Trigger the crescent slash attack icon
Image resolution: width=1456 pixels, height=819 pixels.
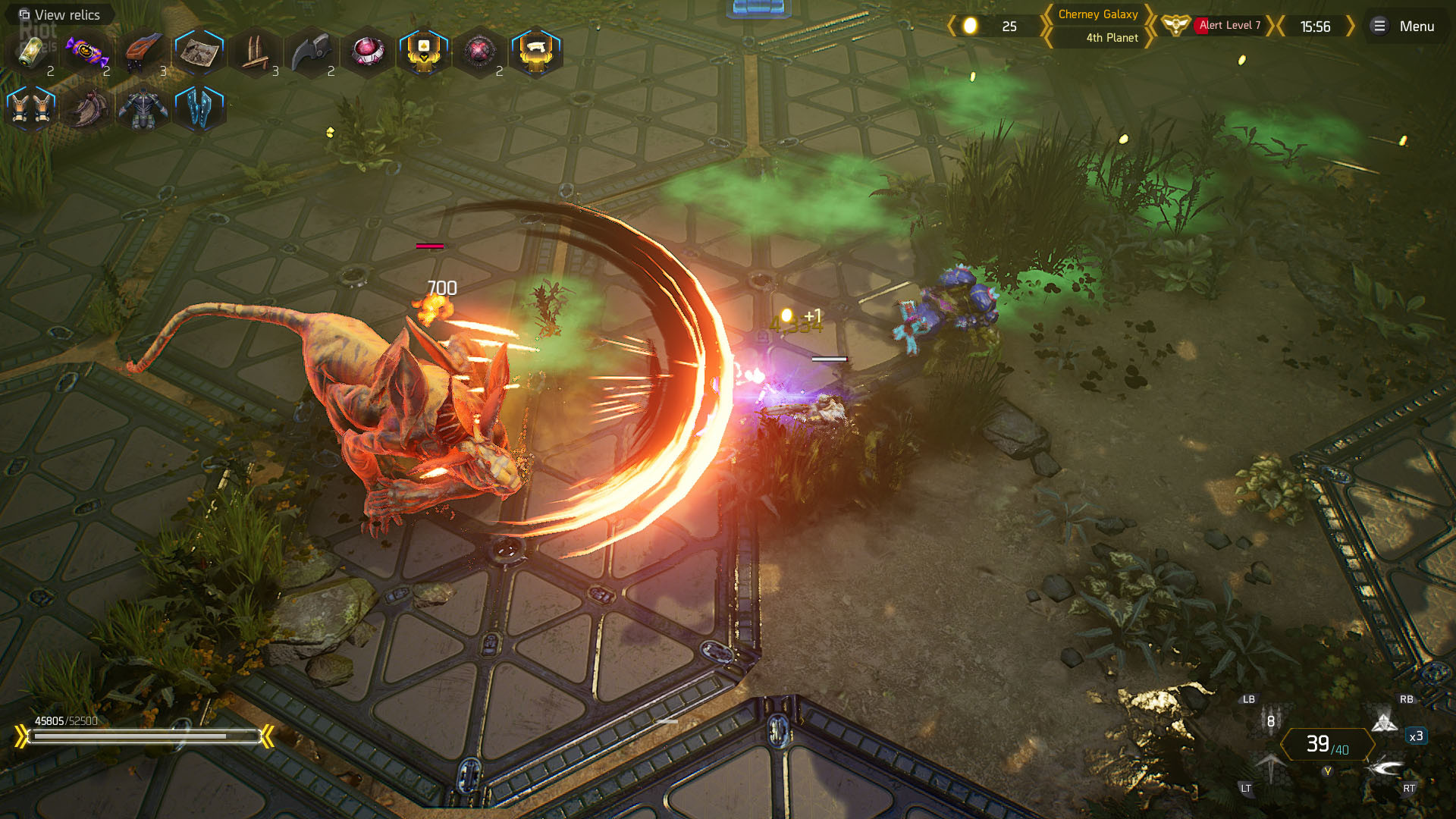[x=1386, y=767]
